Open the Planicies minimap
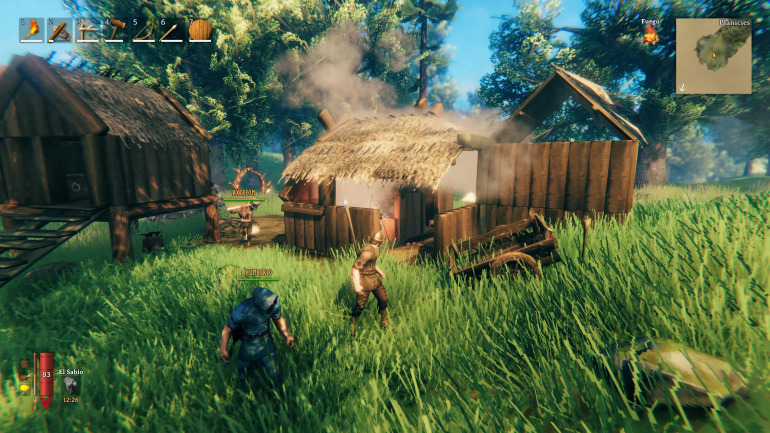The height and width of the screenshot is (433, 770). pyautogui.click(x=713, y=56)
